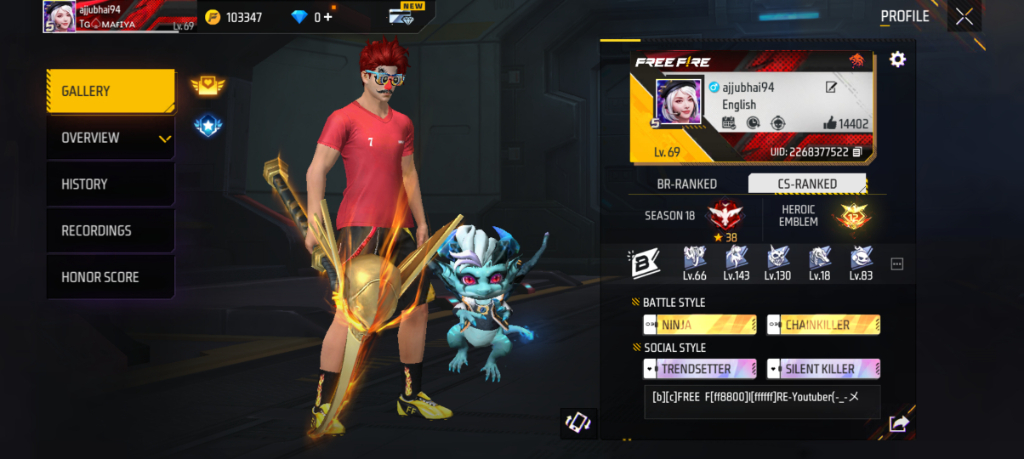Switch to the BR-Ranked tab
This screenshot has height=459, width=1024.
(x=687, y=184)
